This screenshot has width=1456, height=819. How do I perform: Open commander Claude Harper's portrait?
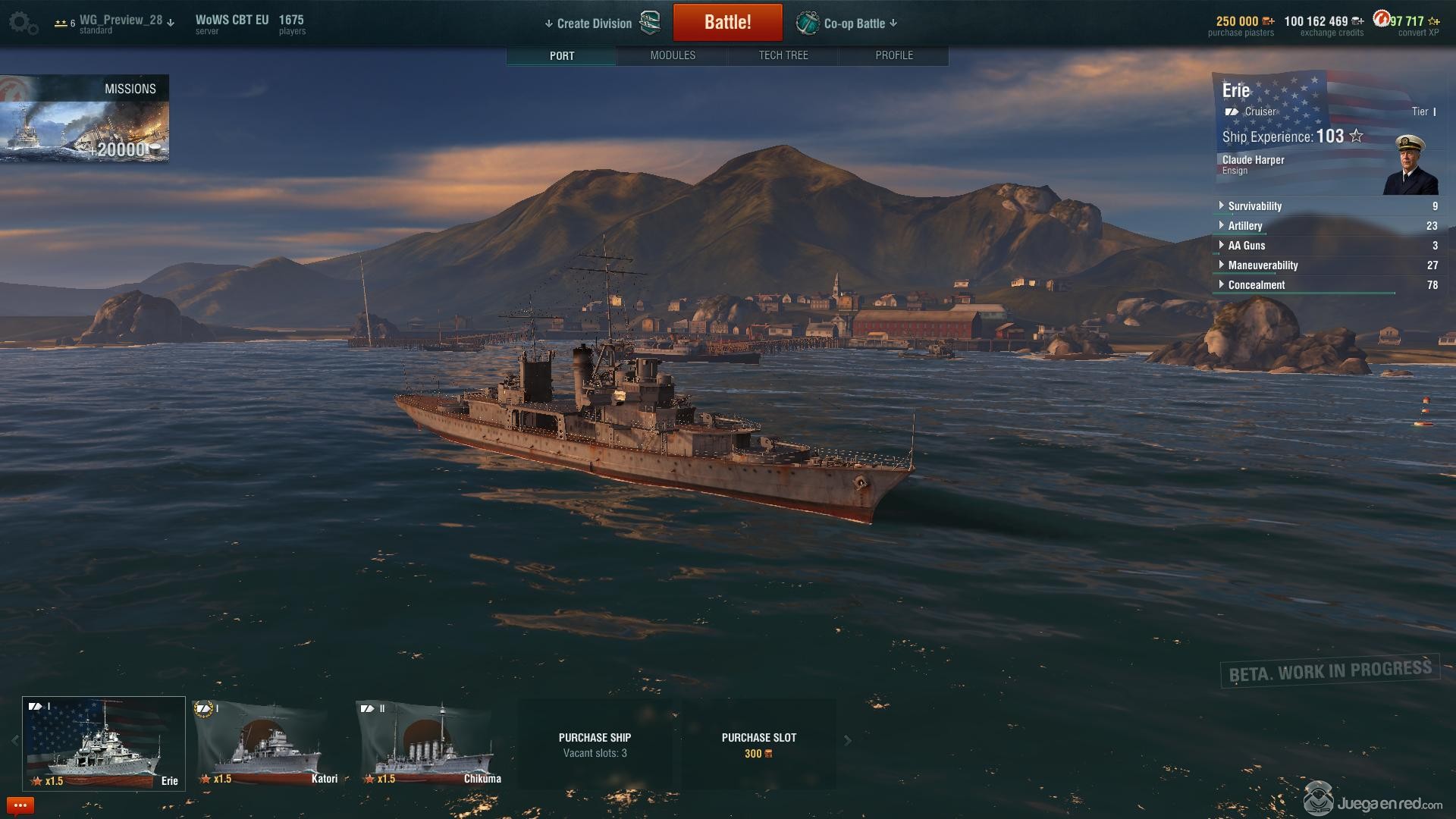point(1410,165)
